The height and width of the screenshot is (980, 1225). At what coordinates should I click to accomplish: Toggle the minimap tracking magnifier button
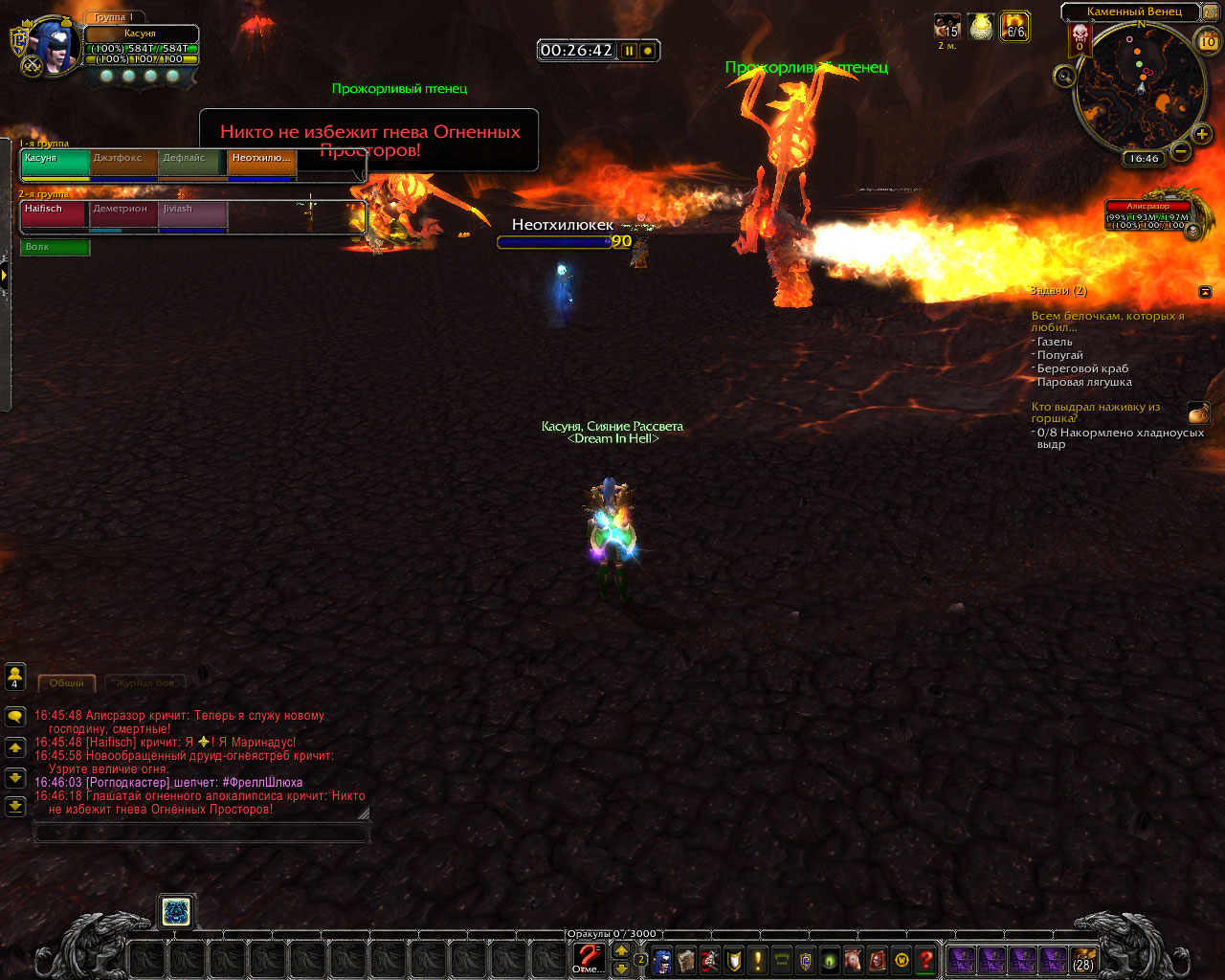point(1064,78)
